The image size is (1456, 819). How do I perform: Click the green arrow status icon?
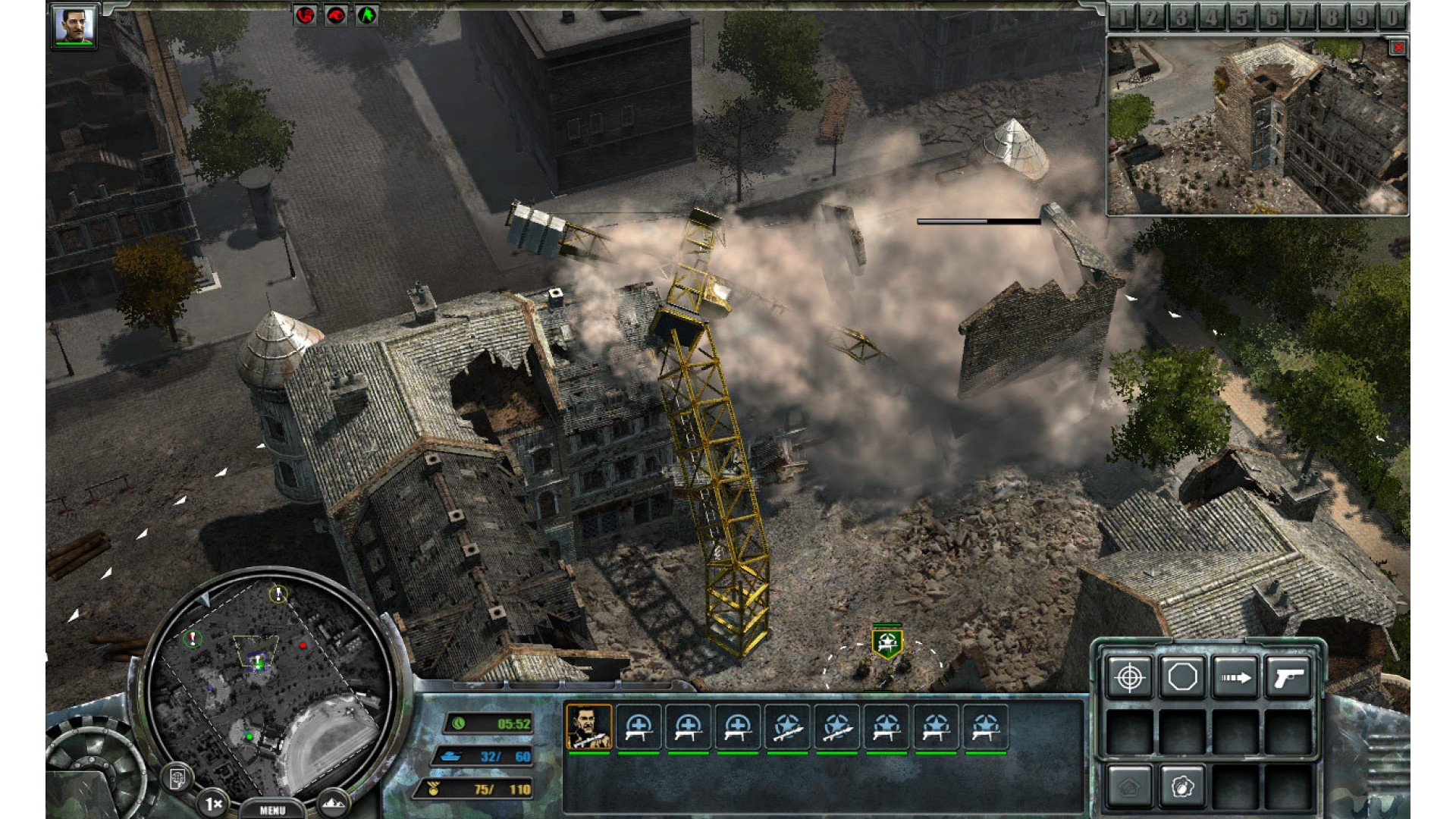click(x=367, y=14)
